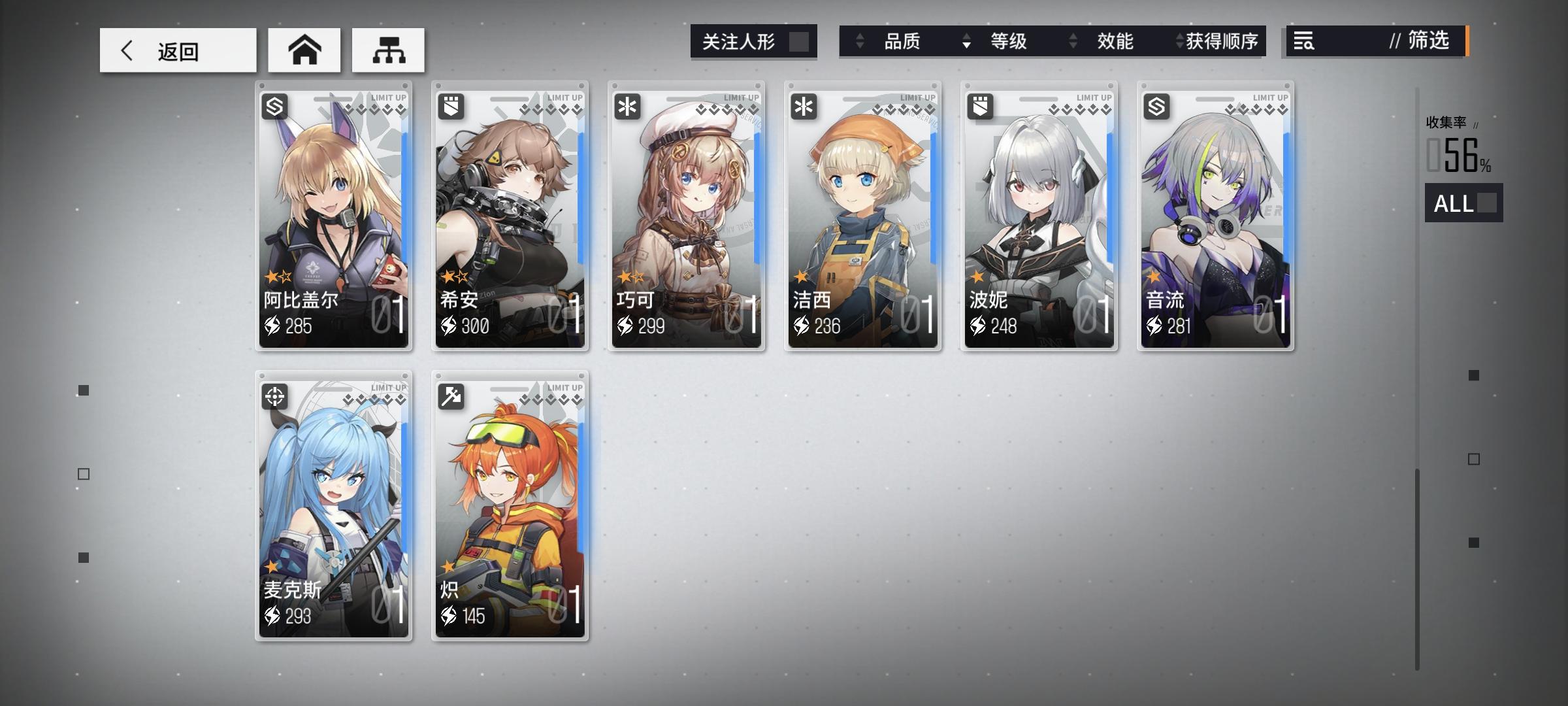
Task: Click the home icon in the top bar
Action: click(x=306, y=49)
